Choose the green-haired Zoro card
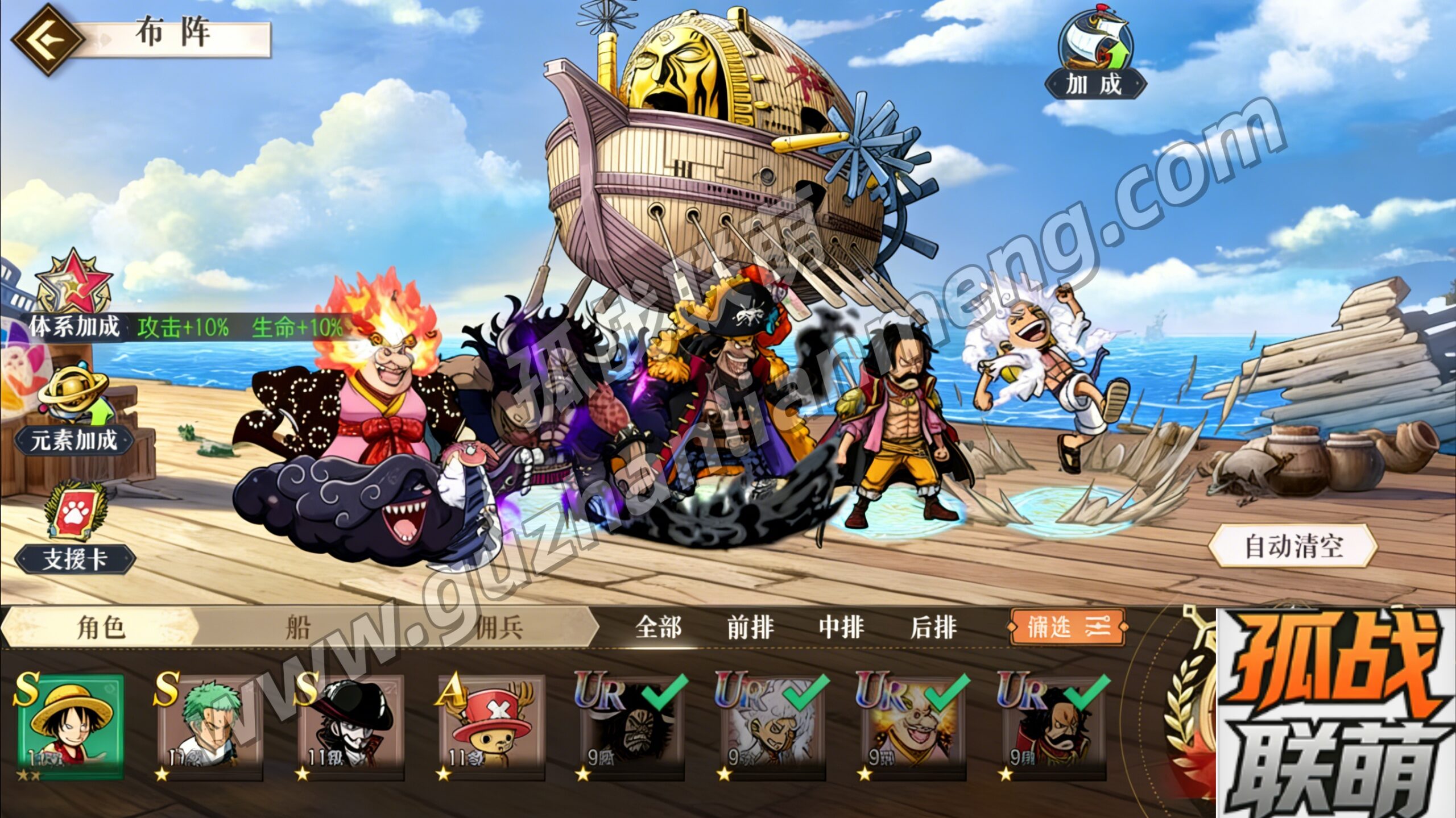The height and width of the screenshot is (818, 1456). pos(210,726)
